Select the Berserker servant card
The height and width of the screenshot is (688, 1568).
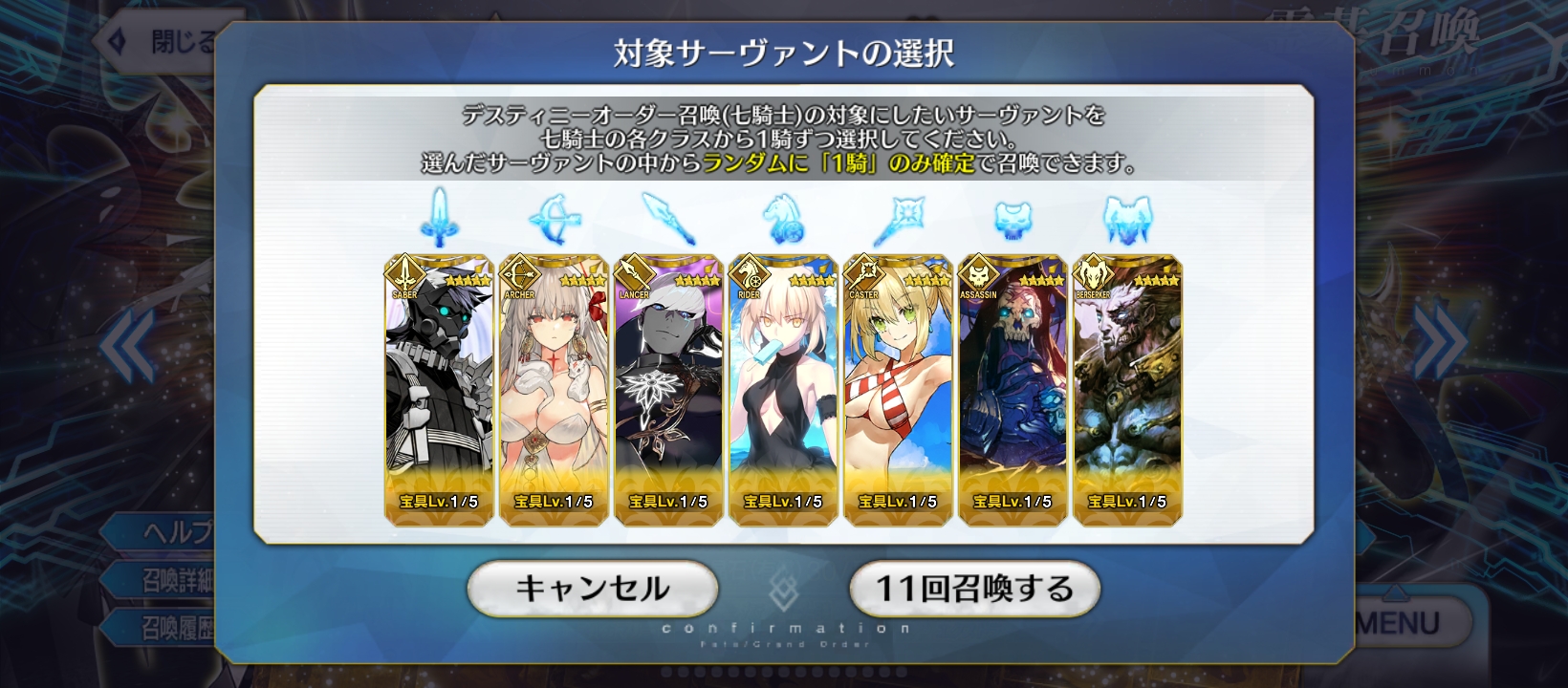1127,390
